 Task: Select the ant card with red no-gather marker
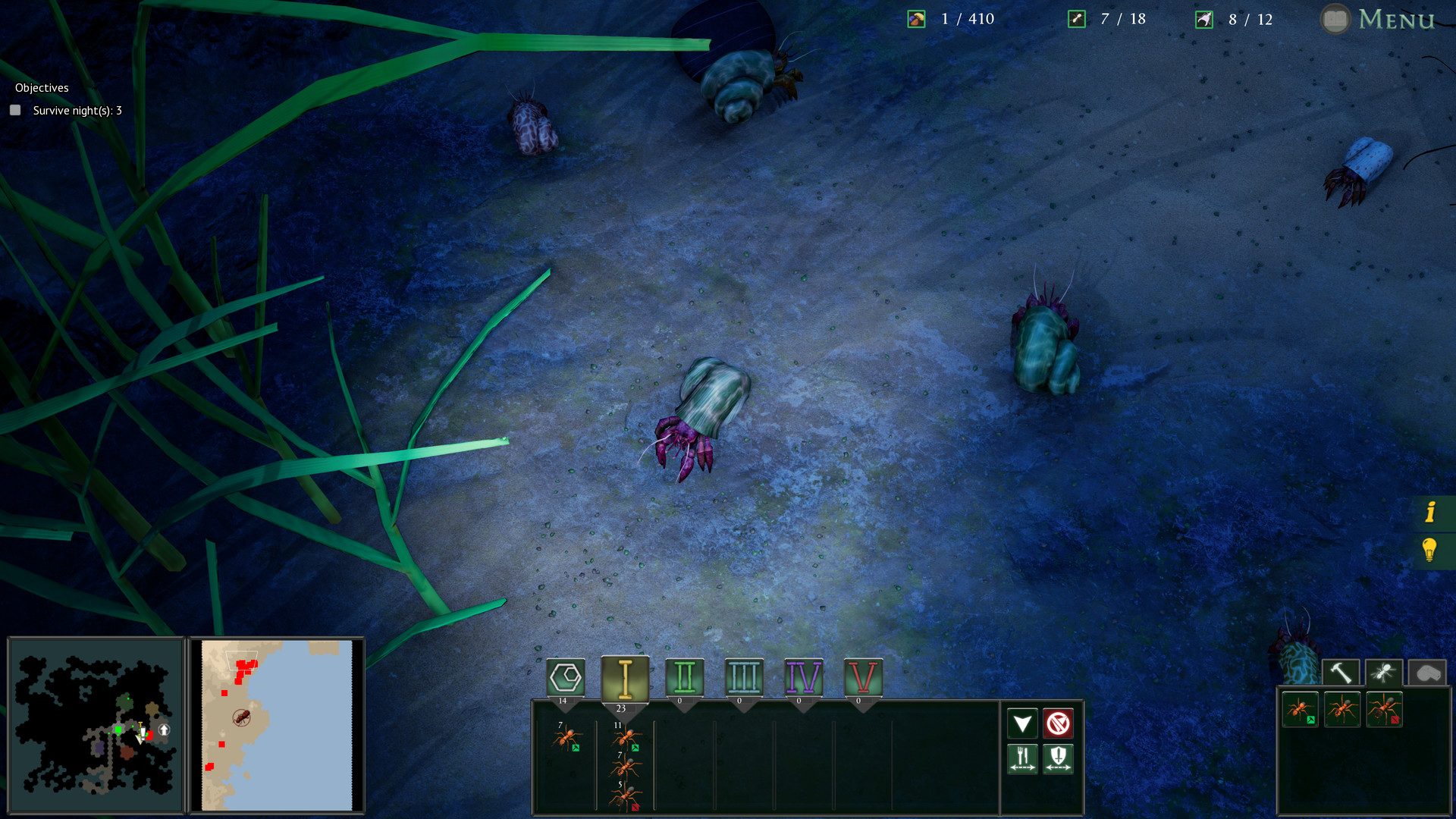tap(1385, 710)
